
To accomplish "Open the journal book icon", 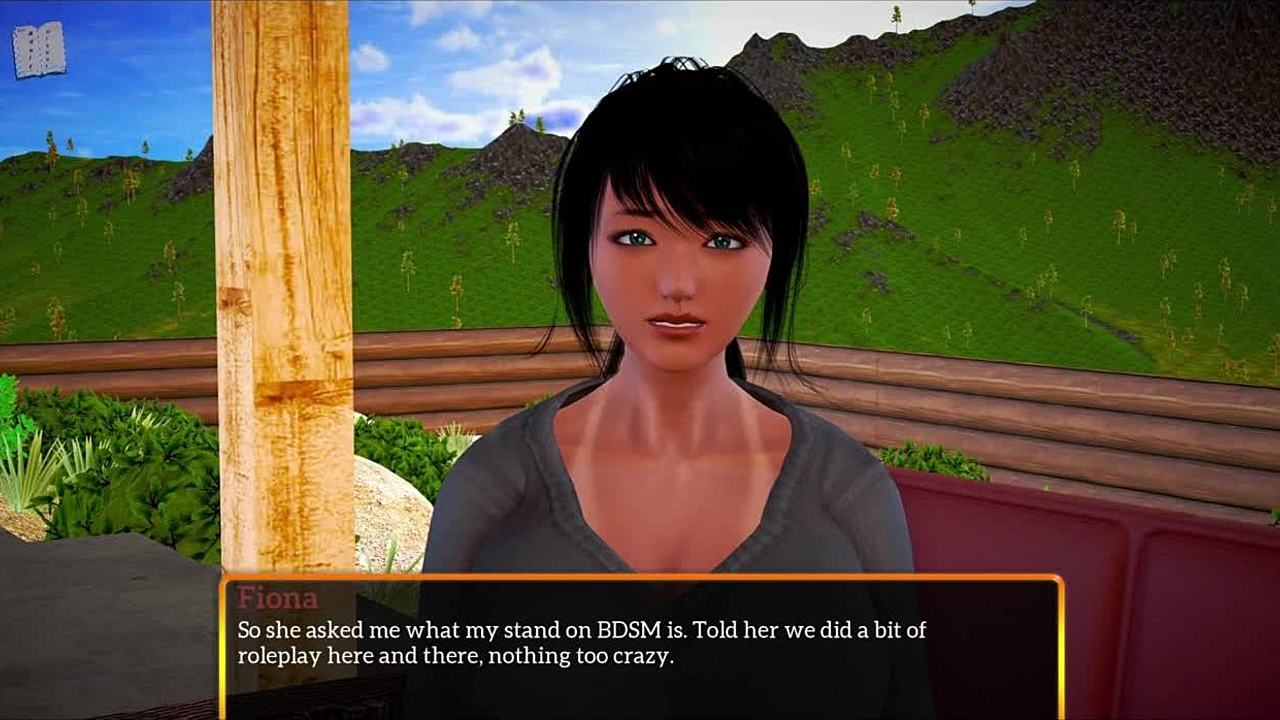I will pyautogui.click(x=39, y=50).
